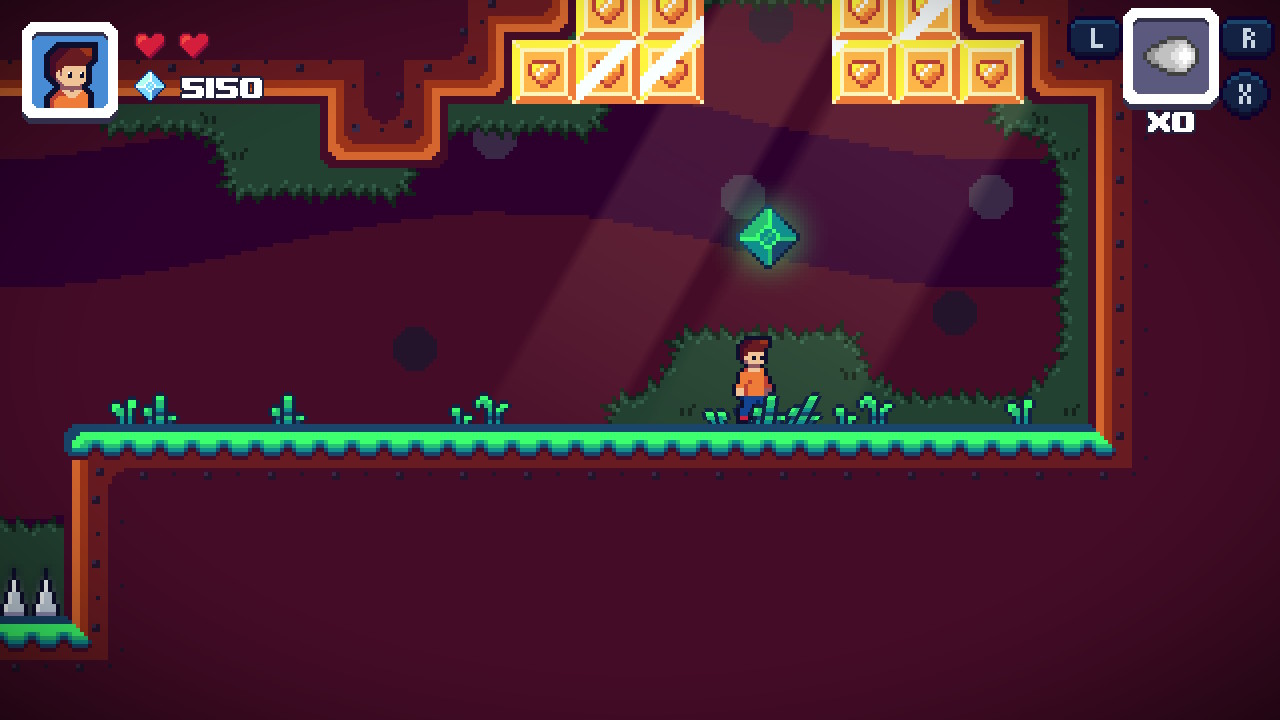The height and width of the screenshot is (720, 1280).
Task: Click a red heart in the health bar
Action: 151,46
